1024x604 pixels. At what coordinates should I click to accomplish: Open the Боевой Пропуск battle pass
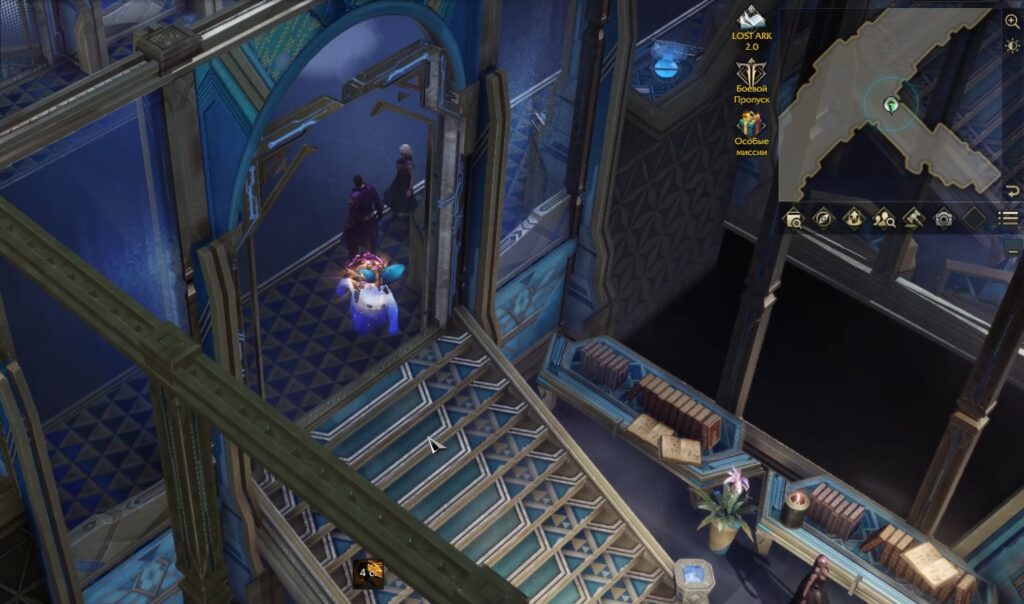[x=750, y=73]
